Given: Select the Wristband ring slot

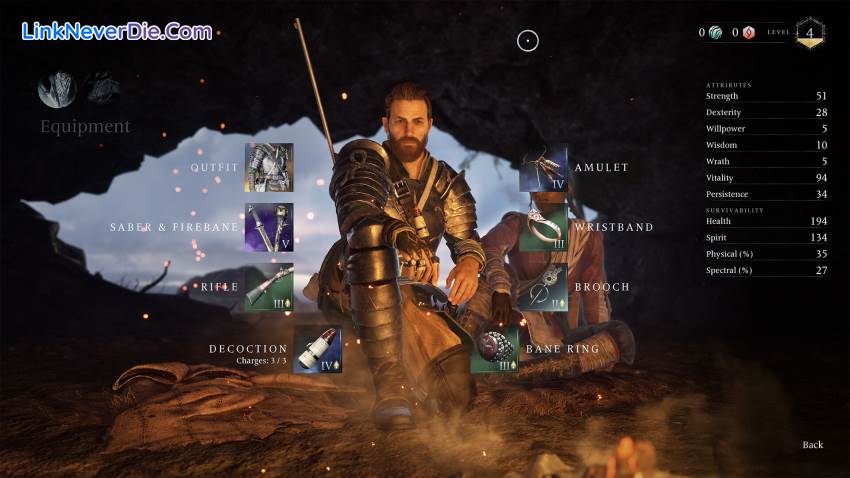Looking at the screenshot, I should (543, 227).
